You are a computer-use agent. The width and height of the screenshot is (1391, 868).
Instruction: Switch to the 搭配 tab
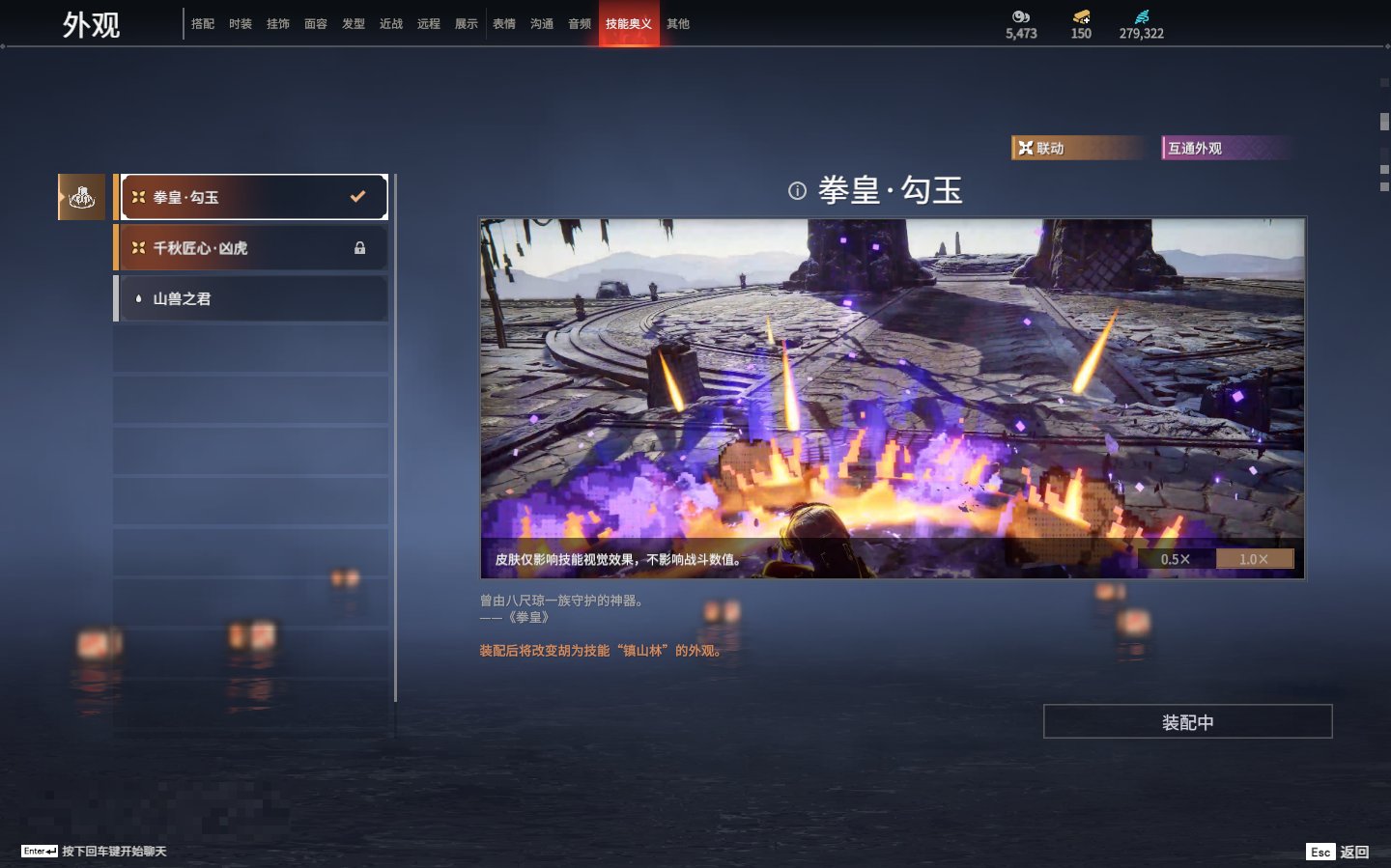(203, 24)
